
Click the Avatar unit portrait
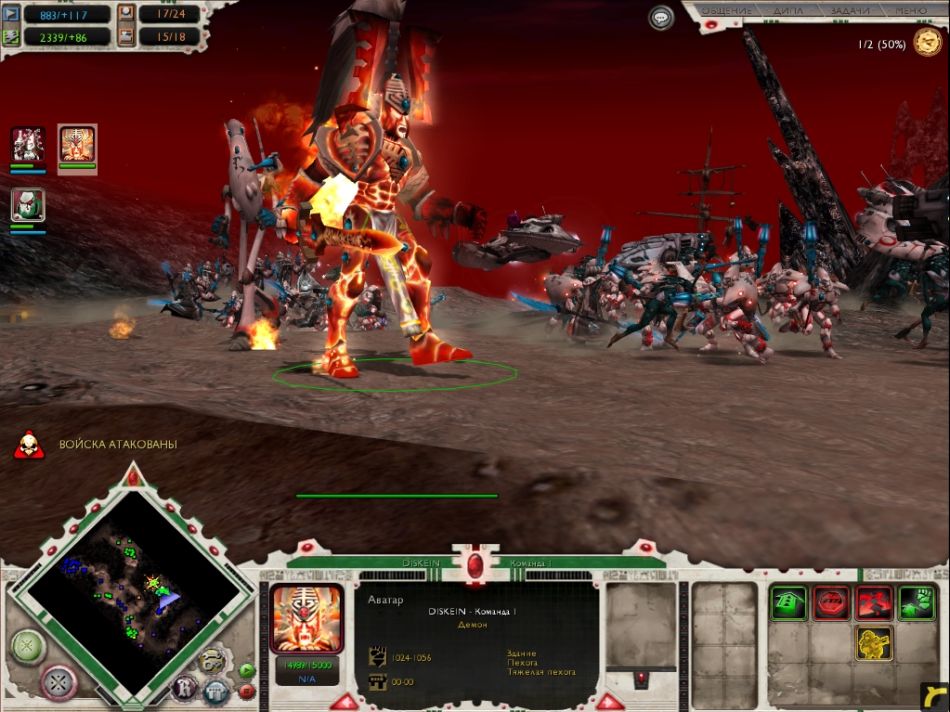(307, 620)
